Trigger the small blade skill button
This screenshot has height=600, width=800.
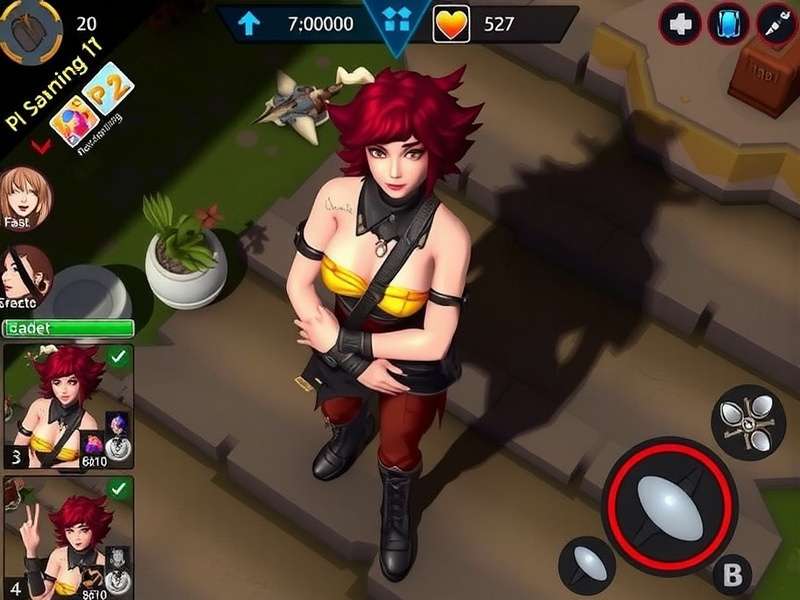tap(587, 566)
